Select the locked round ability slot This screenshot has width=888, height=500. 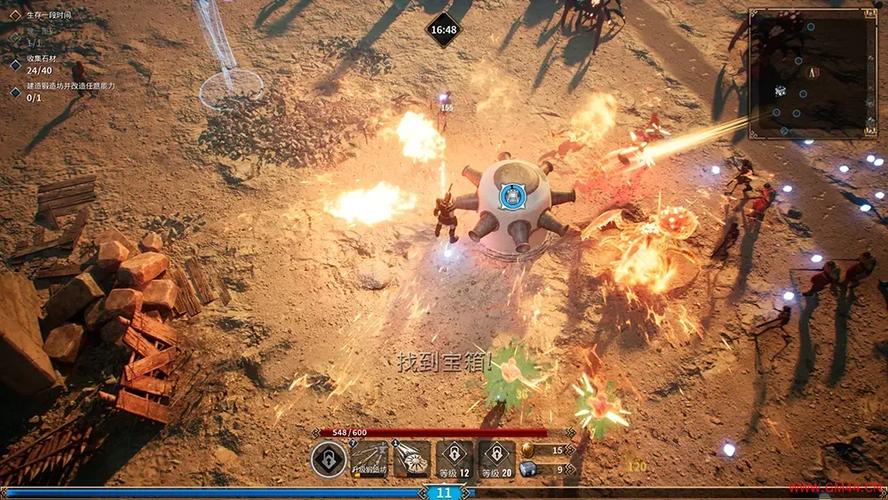pyautogui.click(x=327, y=459)
